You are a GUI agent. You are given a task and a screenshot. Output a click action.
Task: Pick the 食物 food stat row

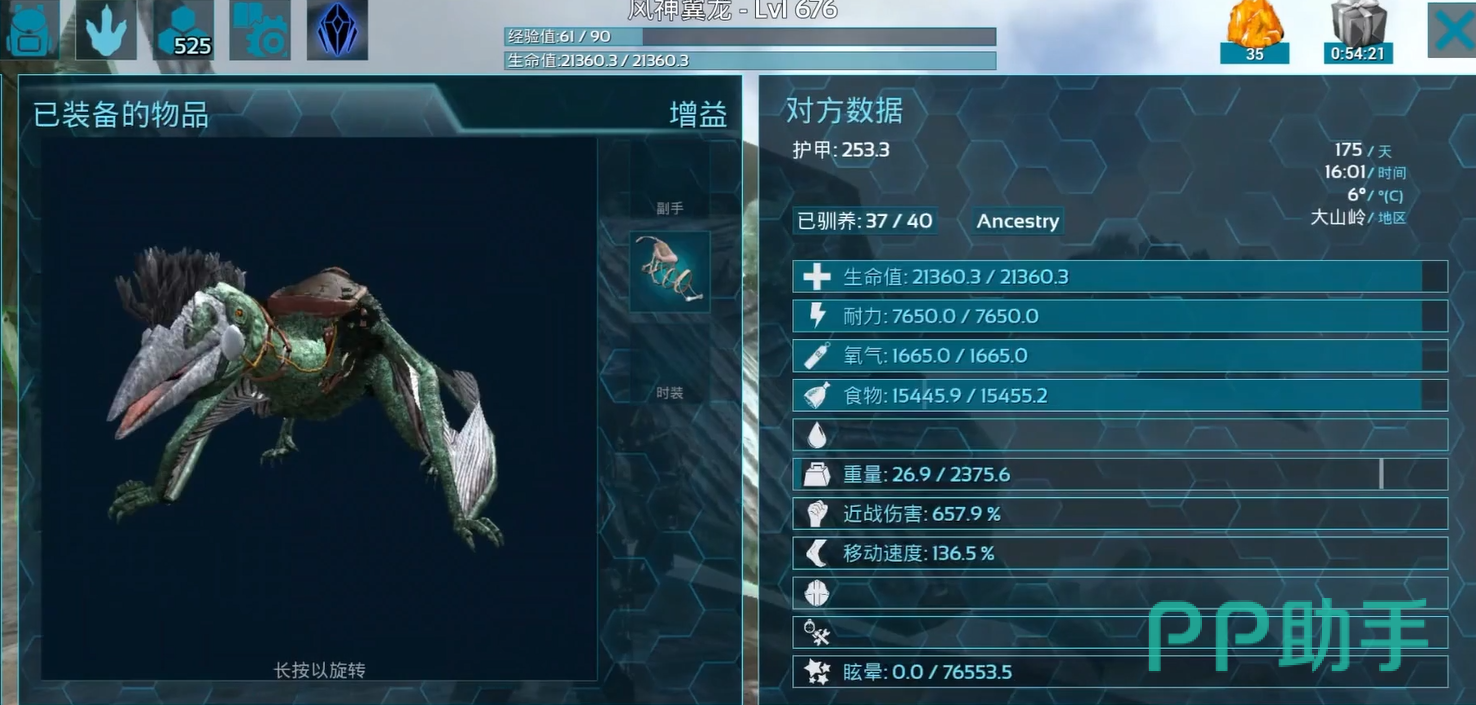tap(1119, 395)
